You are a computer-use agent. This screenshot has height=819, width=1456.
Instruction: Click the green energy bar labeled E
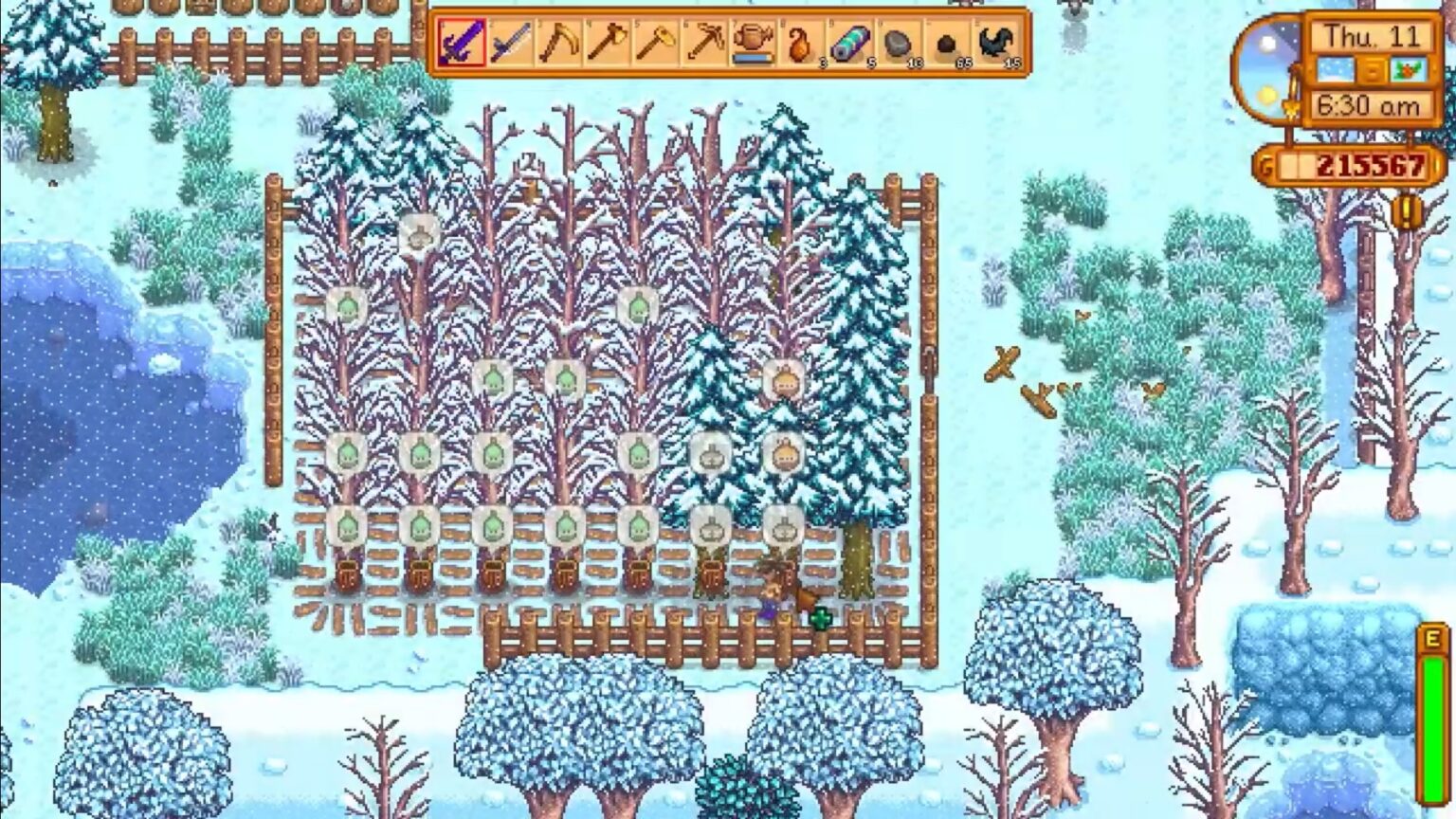pos(1432,716)
